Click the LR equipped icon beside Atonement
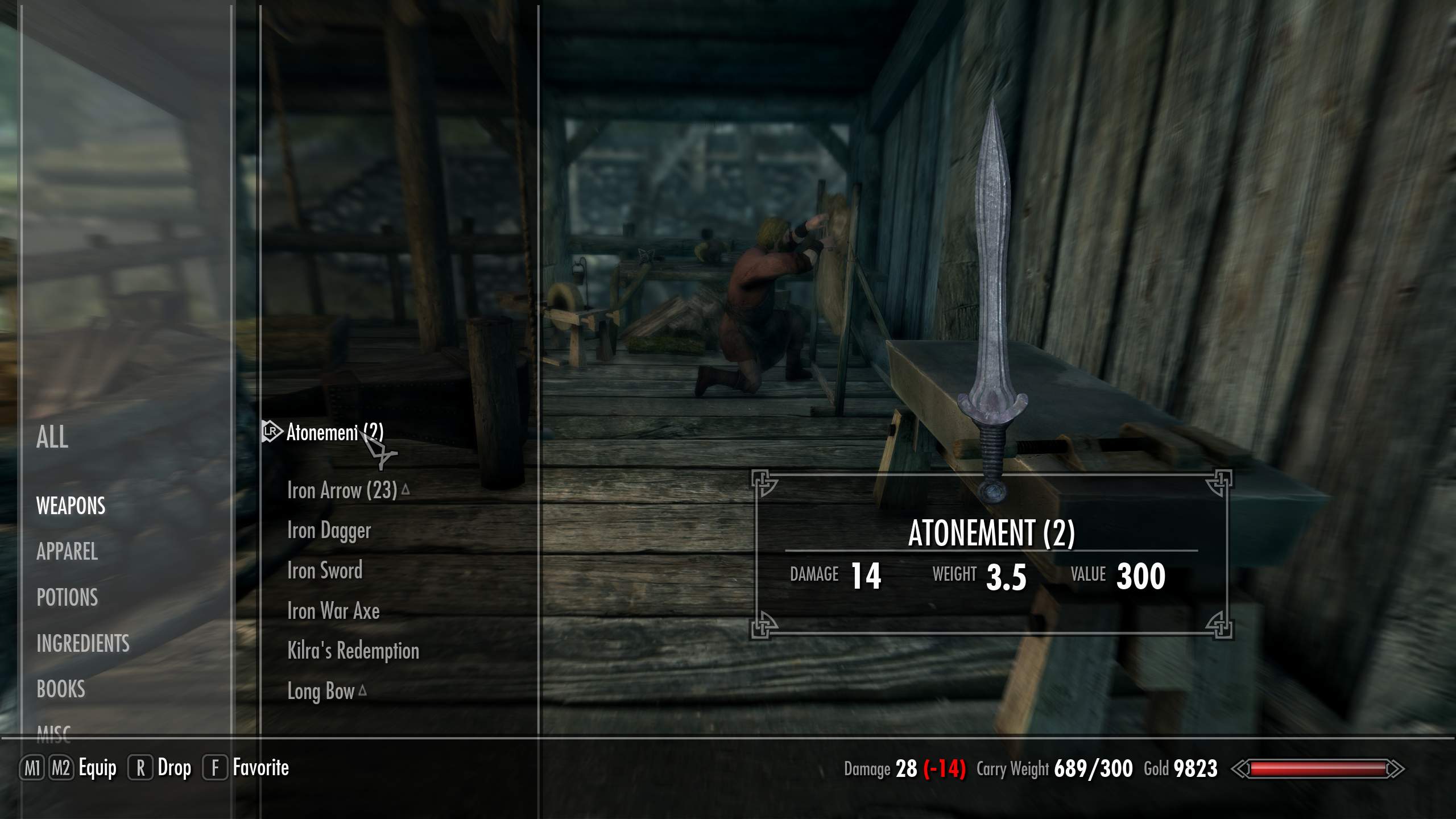The height and width of the screenshot is (819, 1456). tap(271, 432)
